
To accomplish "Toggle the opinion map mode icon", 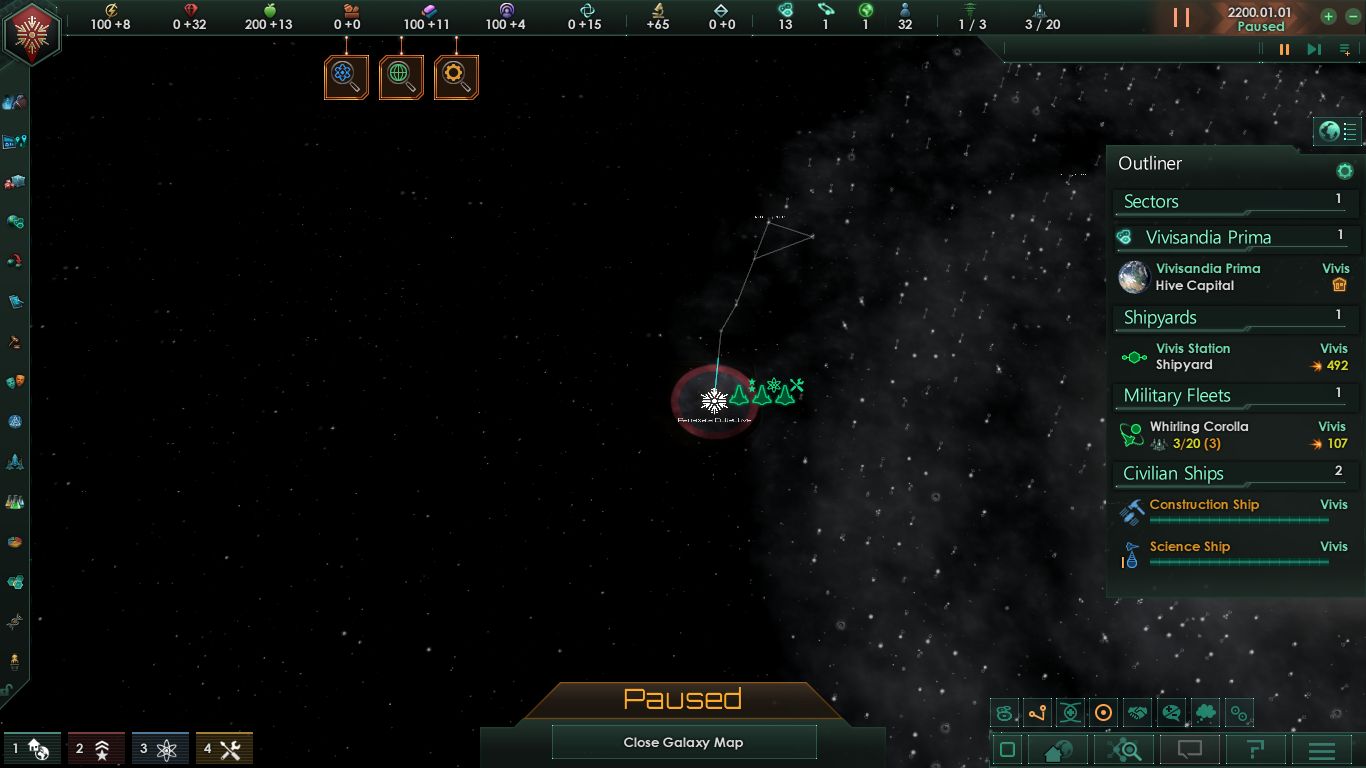I will 1170,712.
